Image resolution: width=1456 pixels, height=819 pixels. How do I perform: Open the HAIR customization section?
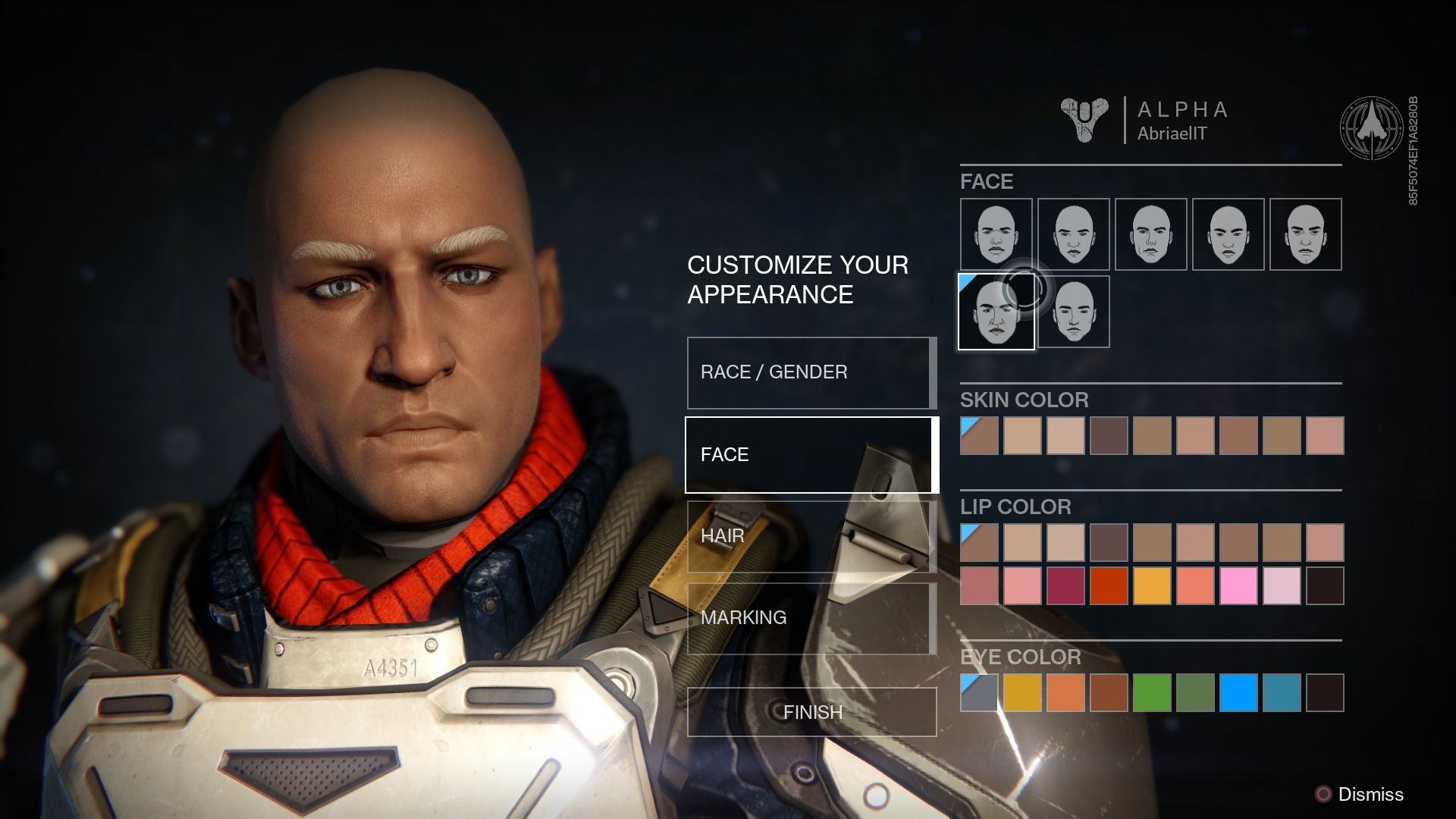810,536
